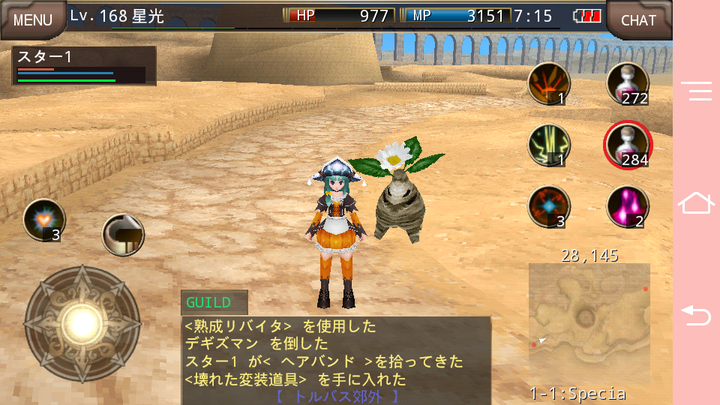Tap the virtual movement joystick
720x405 pixels.
tap(82, 321)
